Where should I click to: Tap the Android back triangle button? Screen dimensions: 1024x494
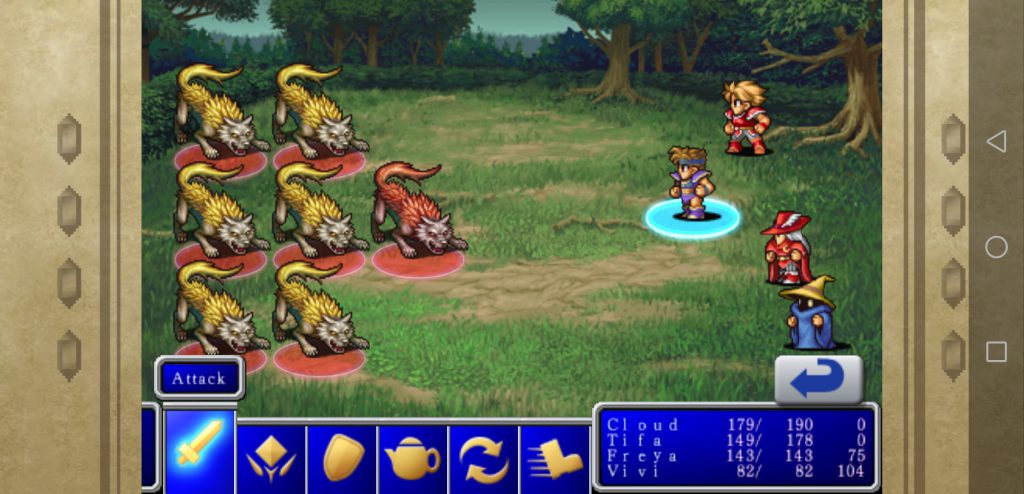point(996,142)
